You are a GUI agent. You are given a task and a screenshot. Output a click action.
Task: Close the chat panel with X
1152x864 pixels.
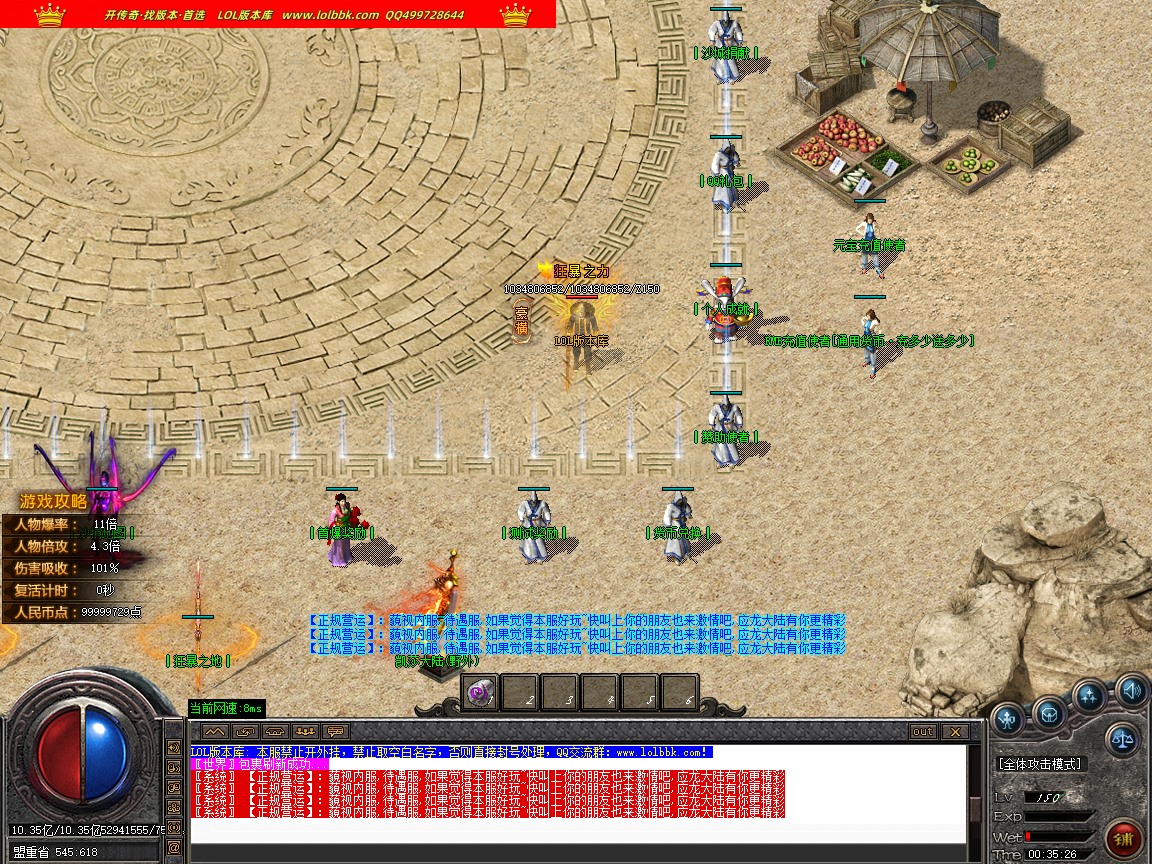[954, 732]
